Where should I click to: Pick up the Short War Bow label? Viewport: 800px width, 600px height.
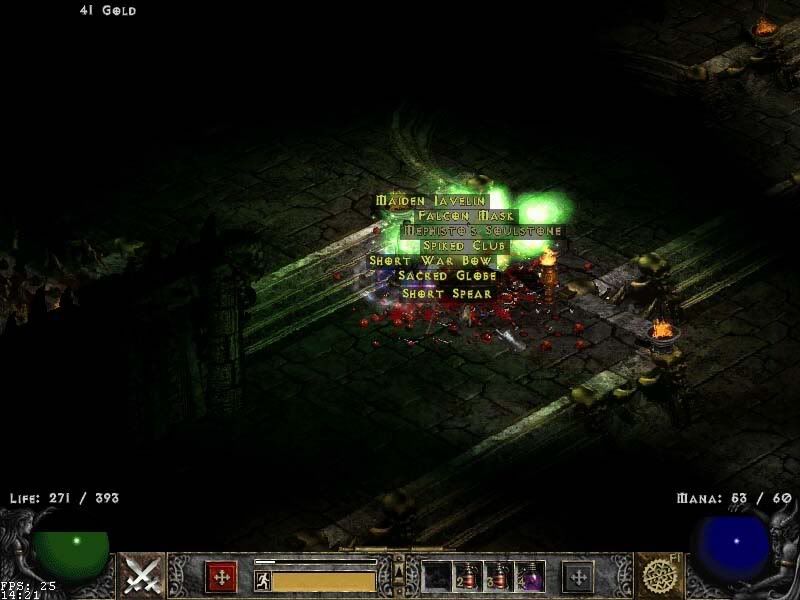431,261
